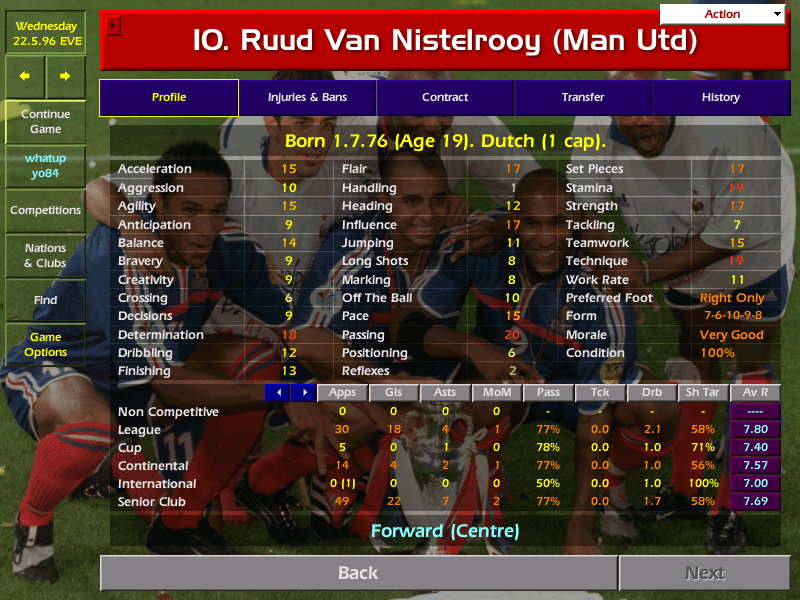Select the whatup yo84 manager button
The height and width of the screenshot is (600, 800).
(x=46, y=166)
